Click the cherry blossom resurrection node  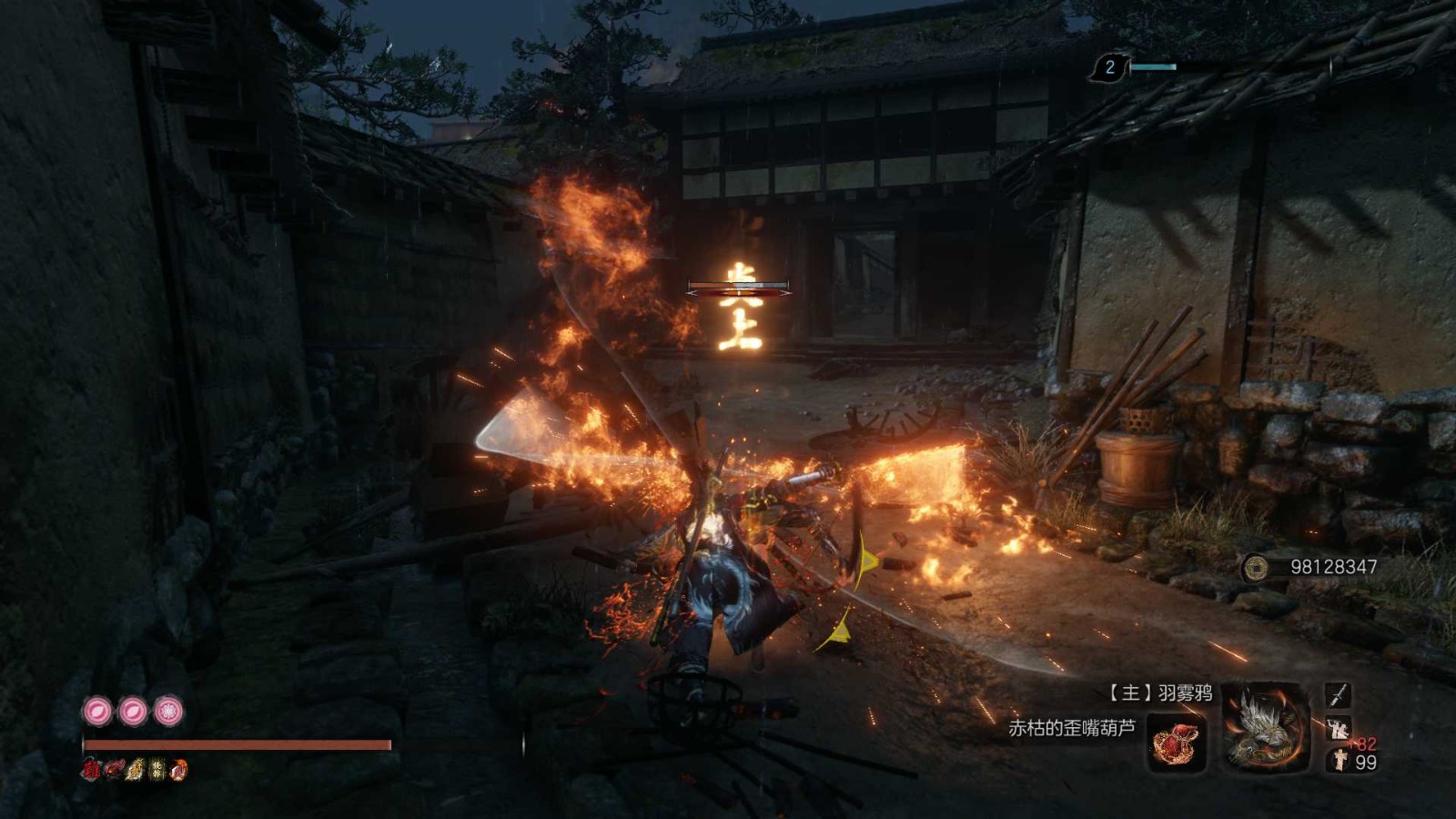[x=168, y=711]
